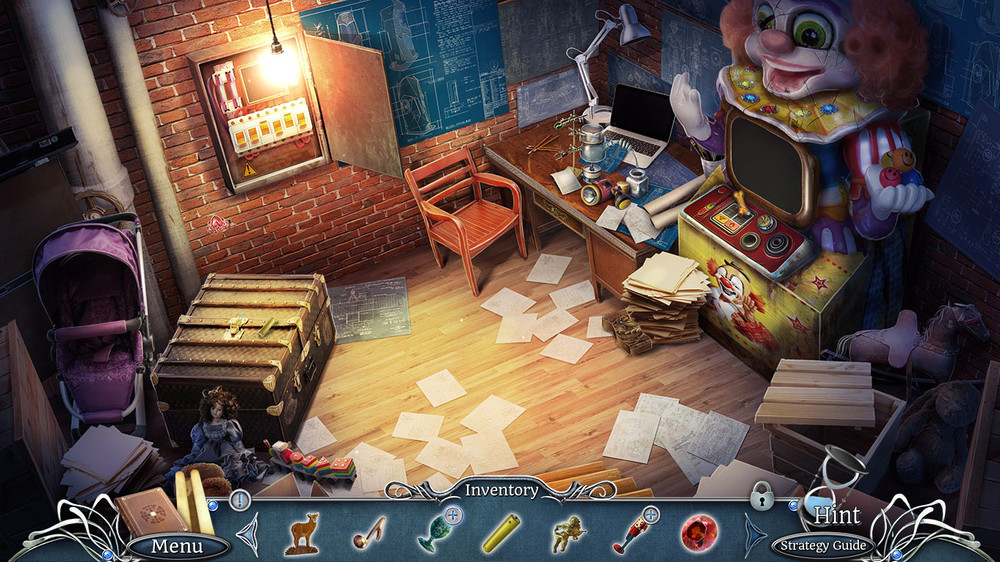Click the exclamation mark task indicator

[240, 499]
